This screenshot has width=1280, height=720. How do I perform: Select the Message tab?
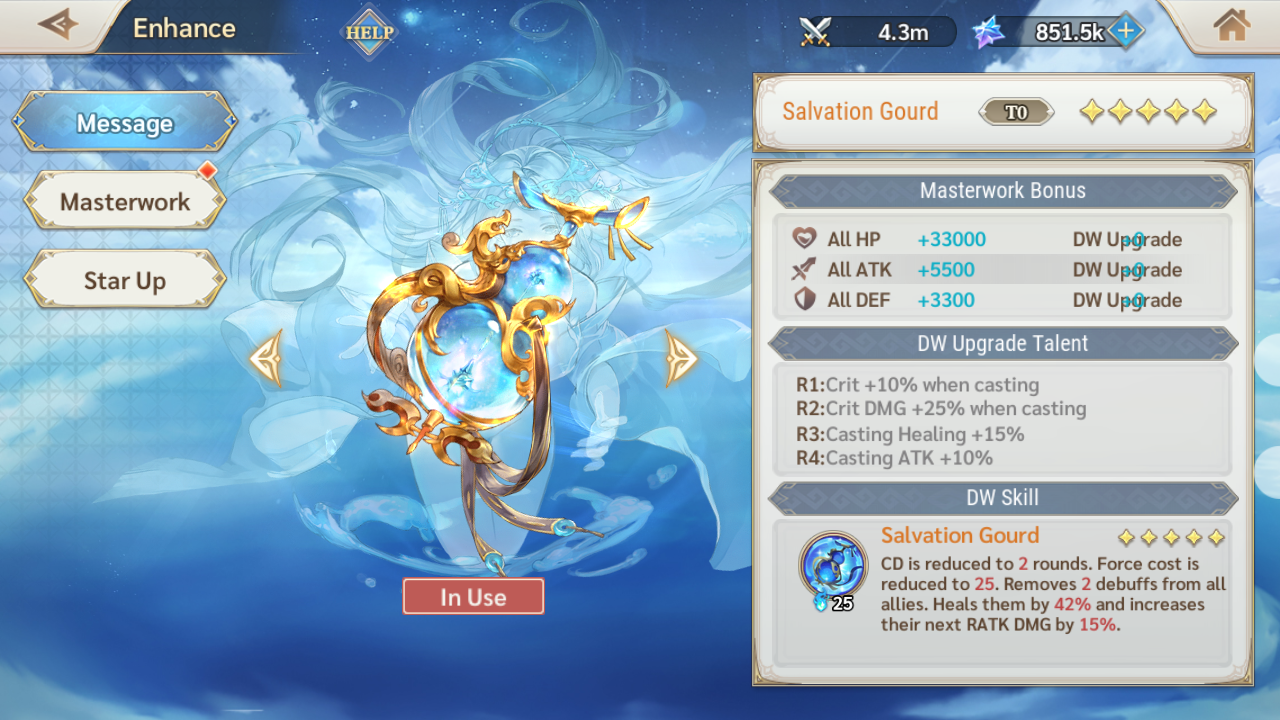click(x=125, y=123)
